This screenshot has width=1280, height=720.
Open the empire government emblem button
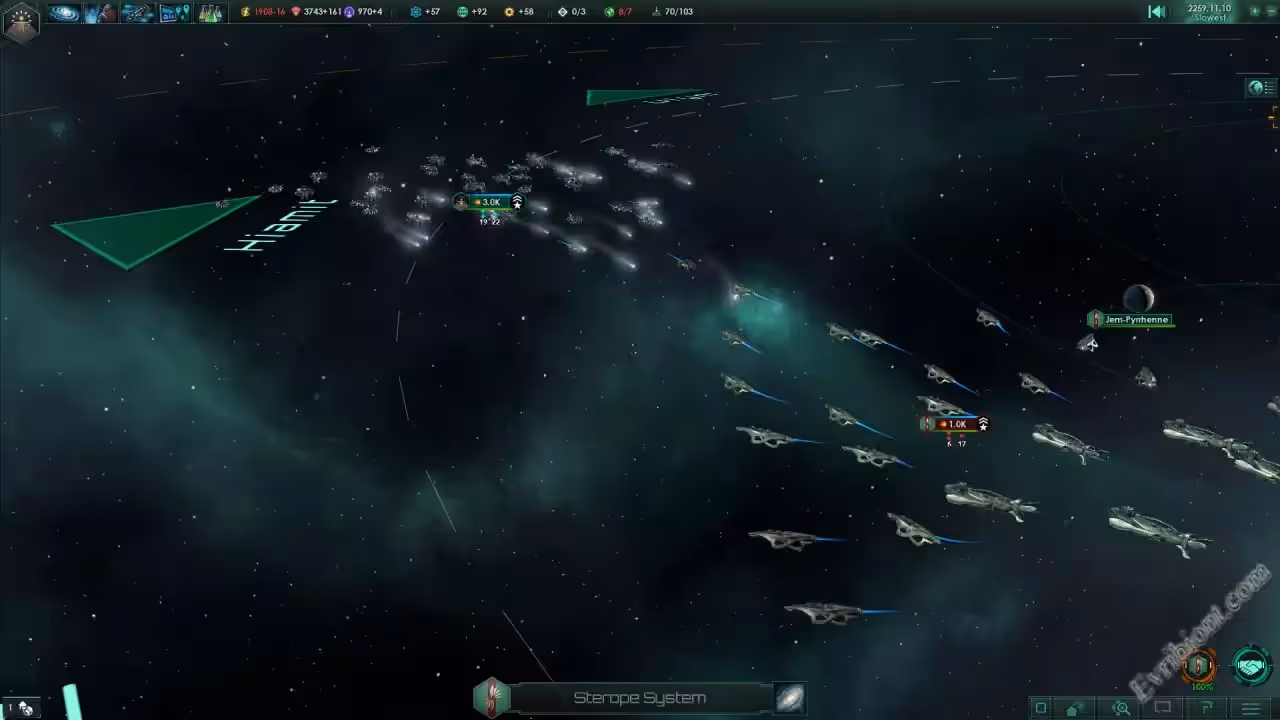(20, 20)
